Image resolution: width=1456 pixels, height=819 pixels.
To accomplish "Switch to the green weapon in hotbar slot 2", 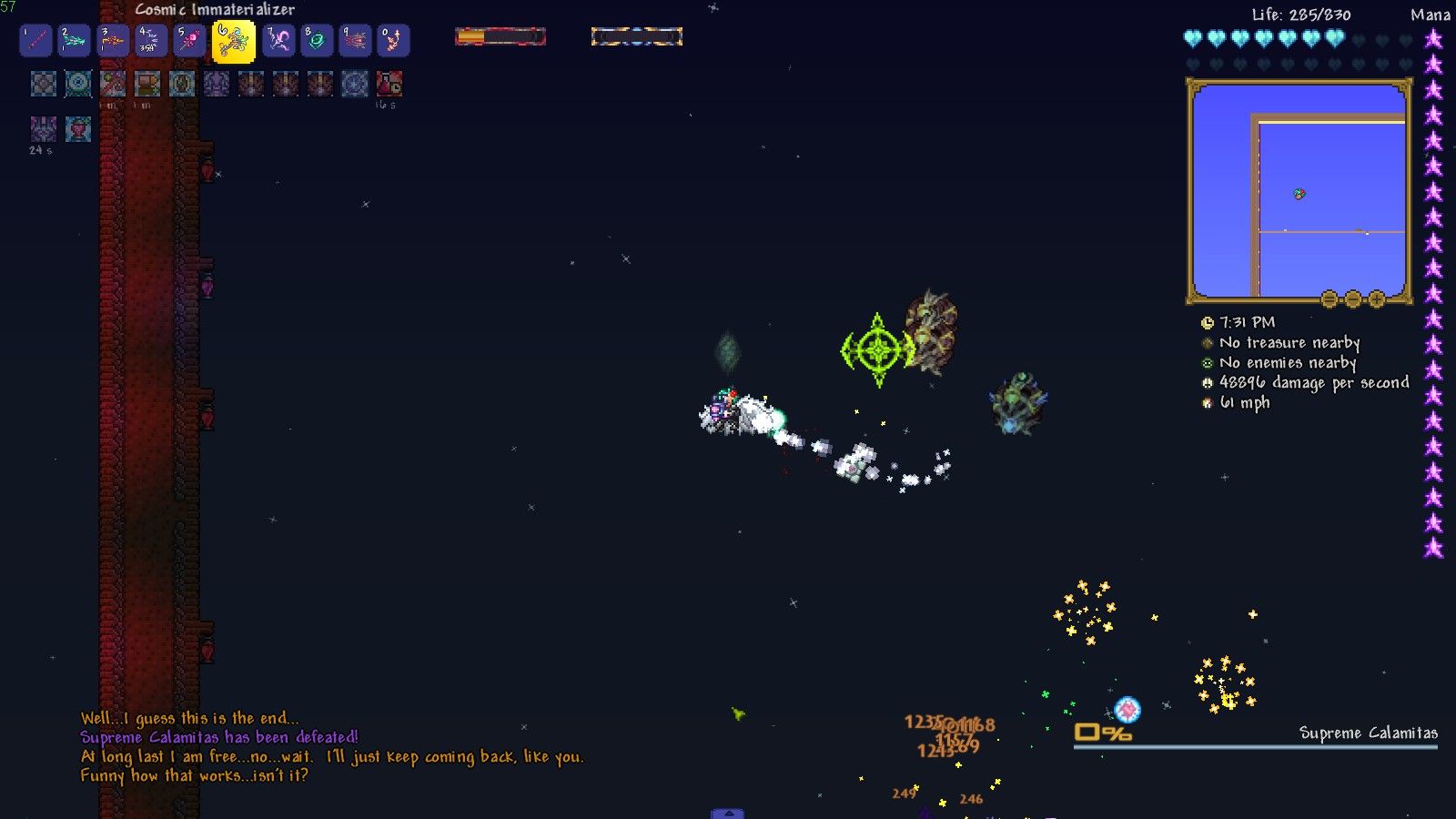I will coord(73,40).
